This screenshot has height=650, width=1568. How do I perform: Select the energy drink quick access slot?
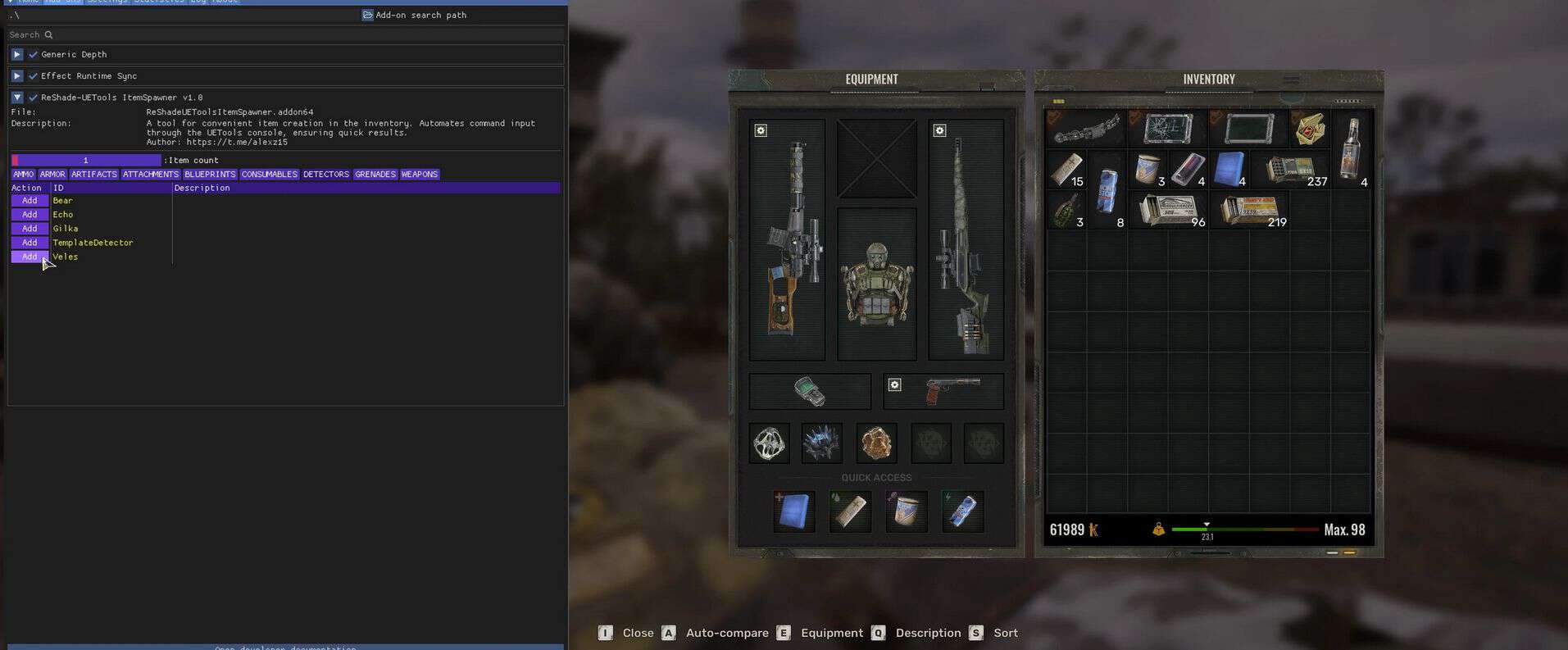[x=962, y=511]
